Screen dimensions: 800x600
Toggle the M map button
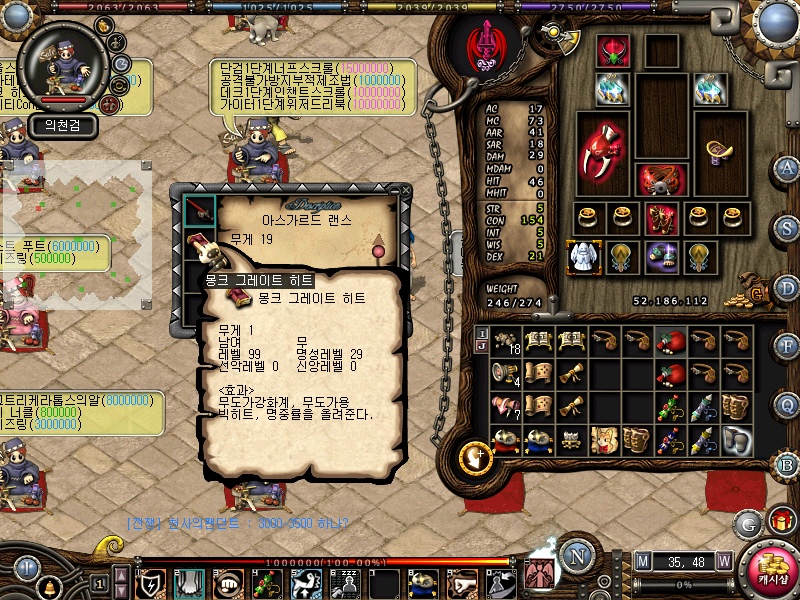[643, 561]
